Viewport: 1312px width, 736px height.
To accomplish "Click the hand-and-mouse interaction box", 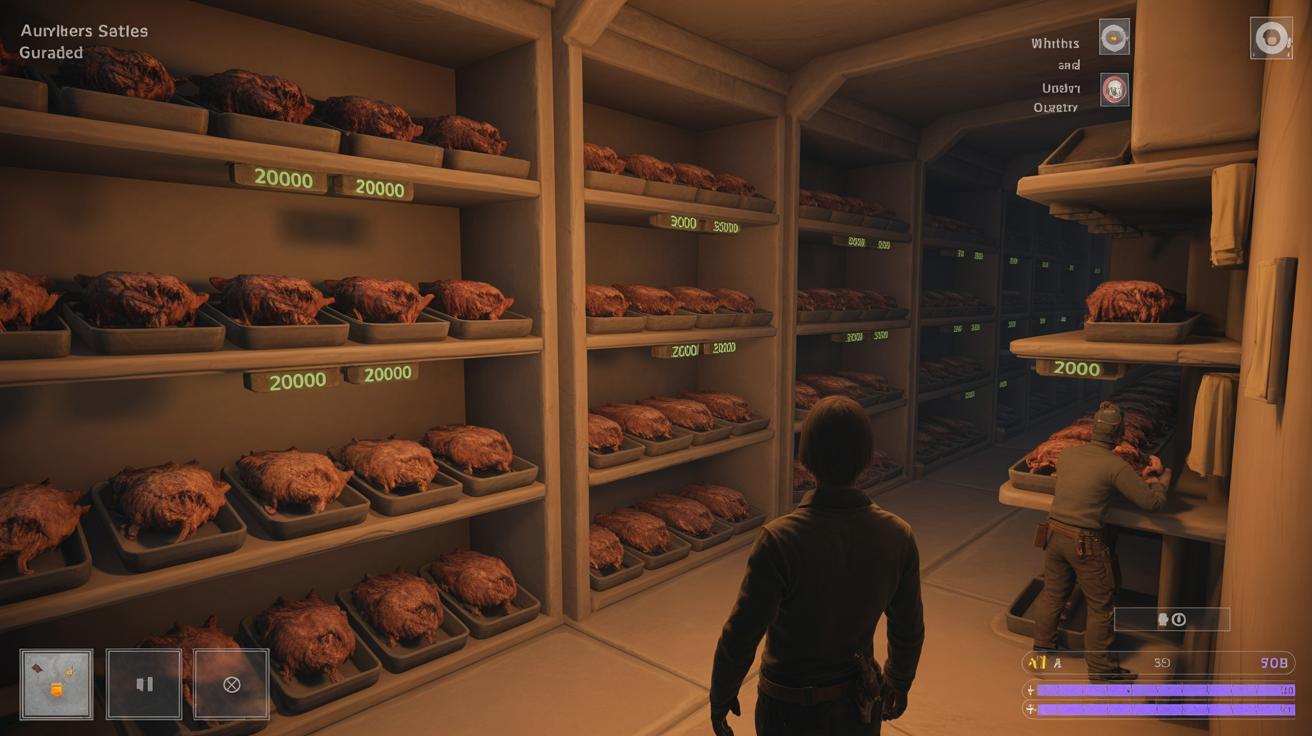I will (x=1171, y=620).
